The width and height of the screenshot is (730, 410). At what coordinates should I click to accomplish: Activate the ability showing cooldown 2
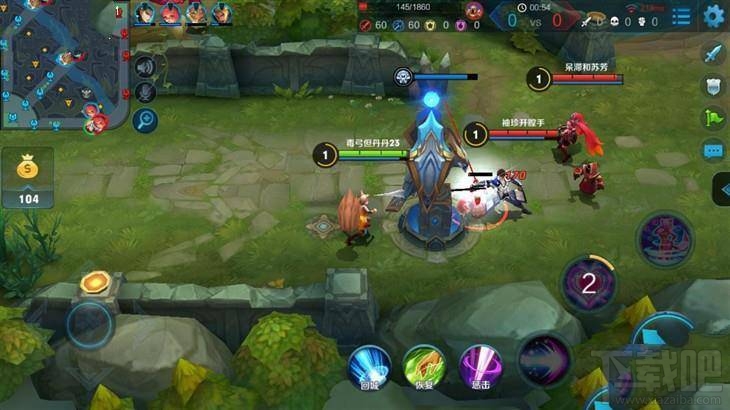(x=589, y=283)
